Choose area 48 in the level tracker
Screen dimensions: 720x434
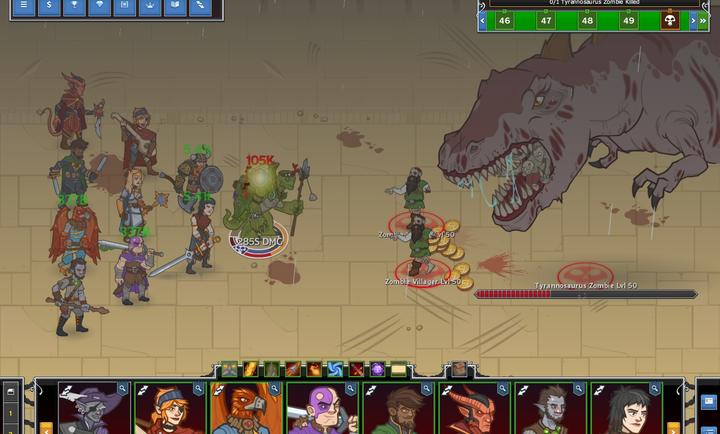pyautogui.click(x=587, y=20)
